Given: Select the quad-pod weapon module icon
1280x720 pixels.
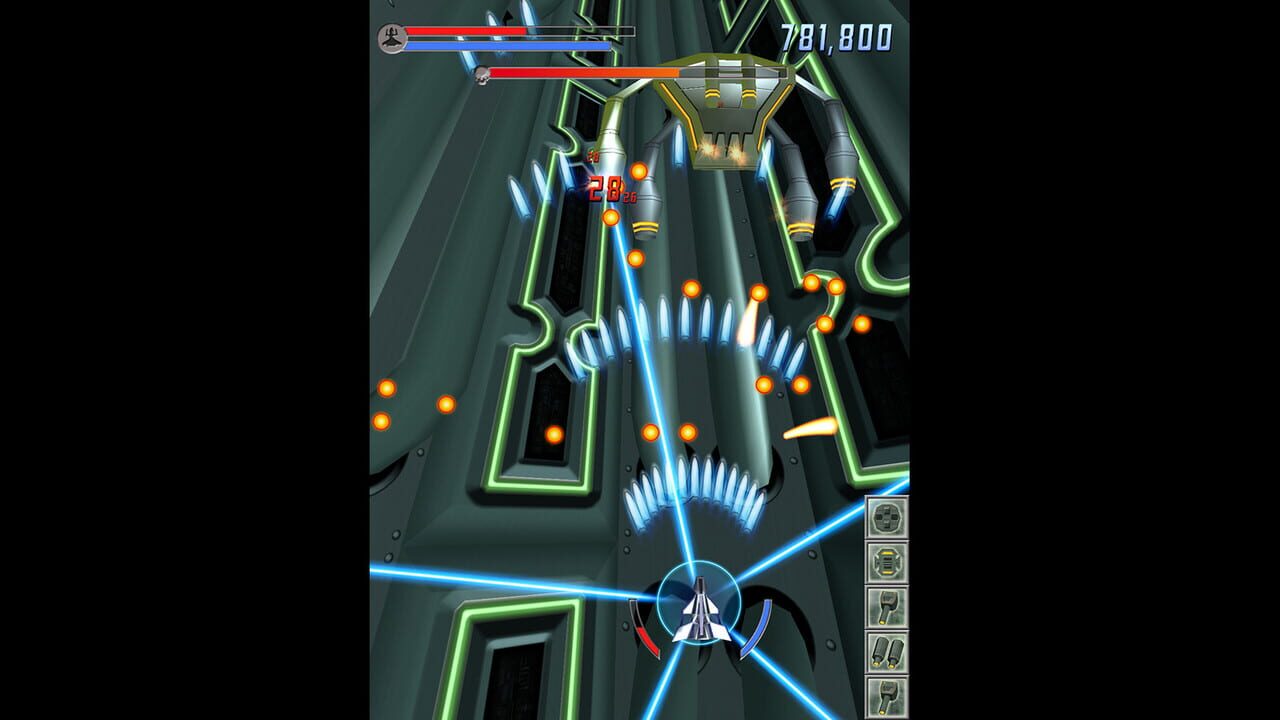Looking at the screenshot, I should click(886, 515).
